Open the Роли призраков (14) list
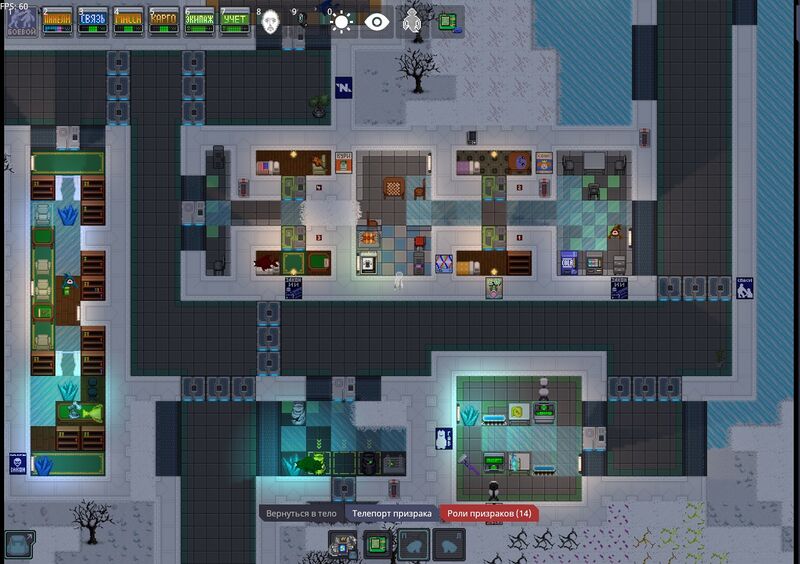The height and width of the screenshot is (564, 800). pyautogui.click(x=488, y=513)
